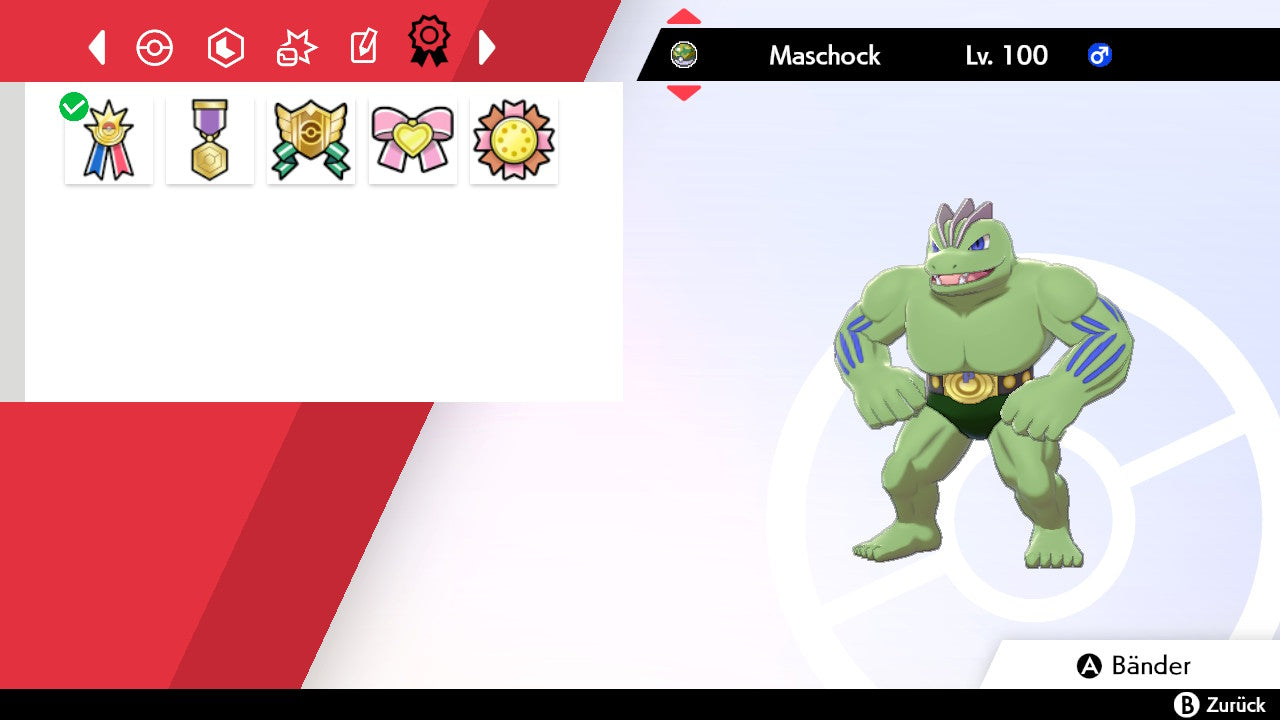The image size is (1280, 720).
Task: Switch to the Poké Ball info tab
Action: (x=155, y=48)
